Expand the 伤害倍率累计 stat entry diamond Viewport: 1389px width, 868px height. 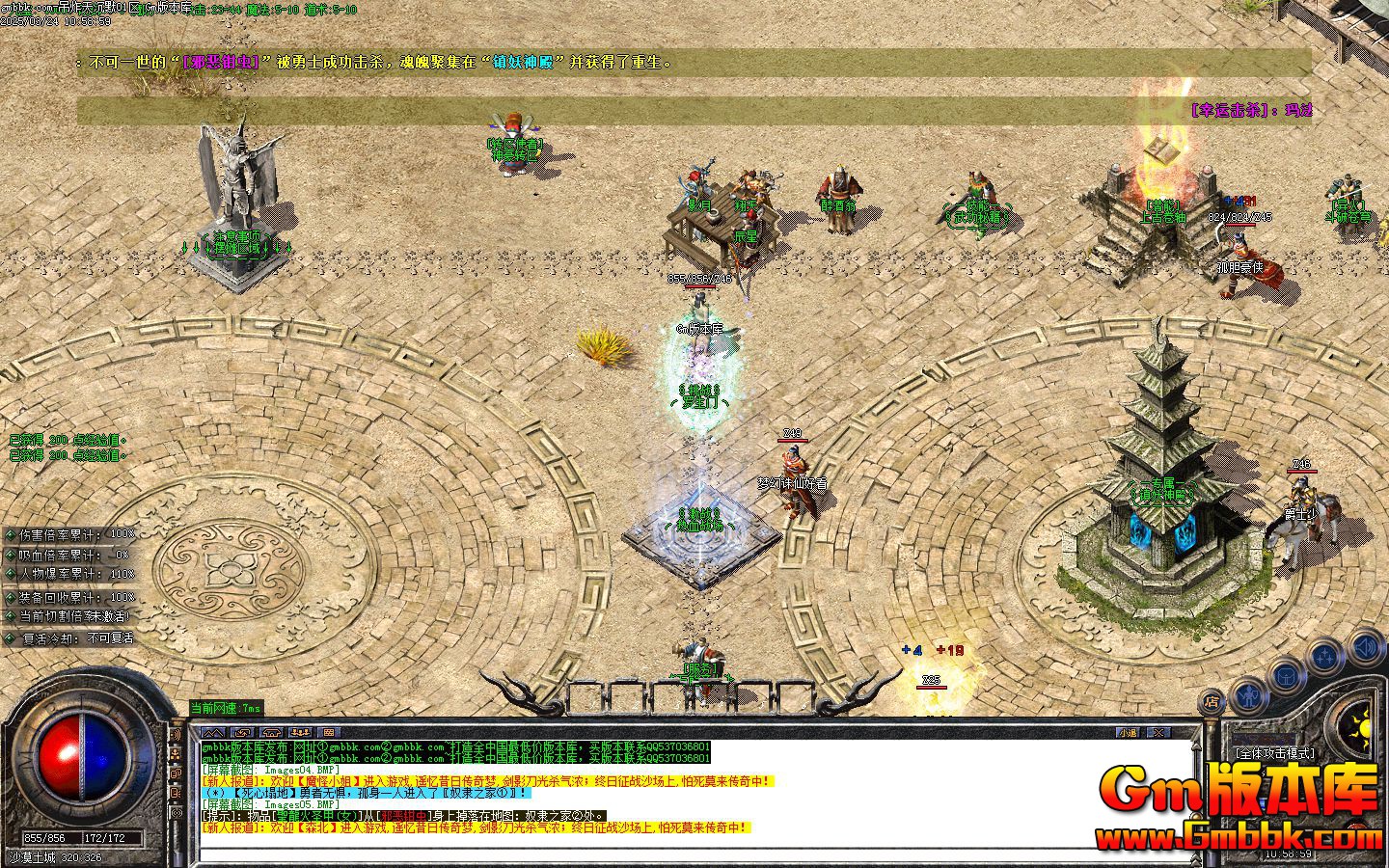[12, 534]
